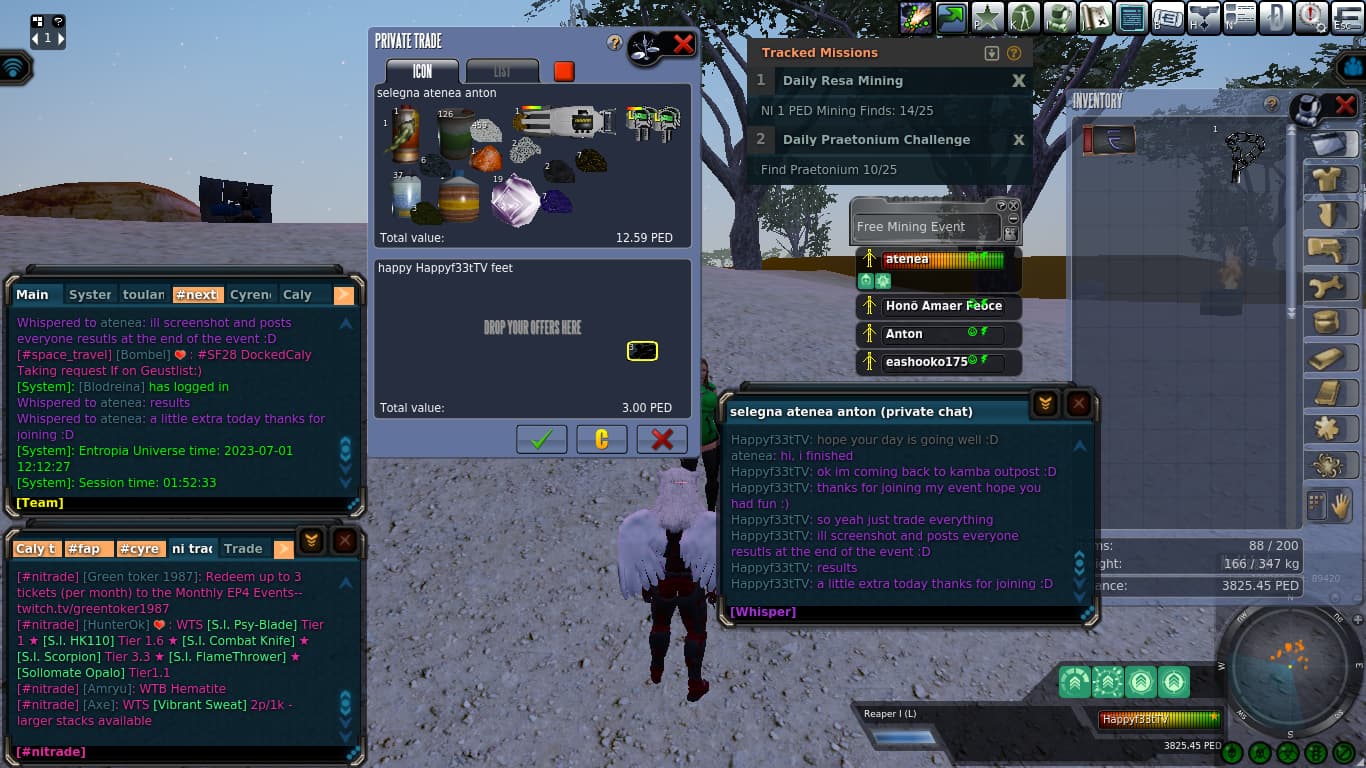
Task: Remove Daily Resa Mining from tracked missions
Action: point(1018,81)
